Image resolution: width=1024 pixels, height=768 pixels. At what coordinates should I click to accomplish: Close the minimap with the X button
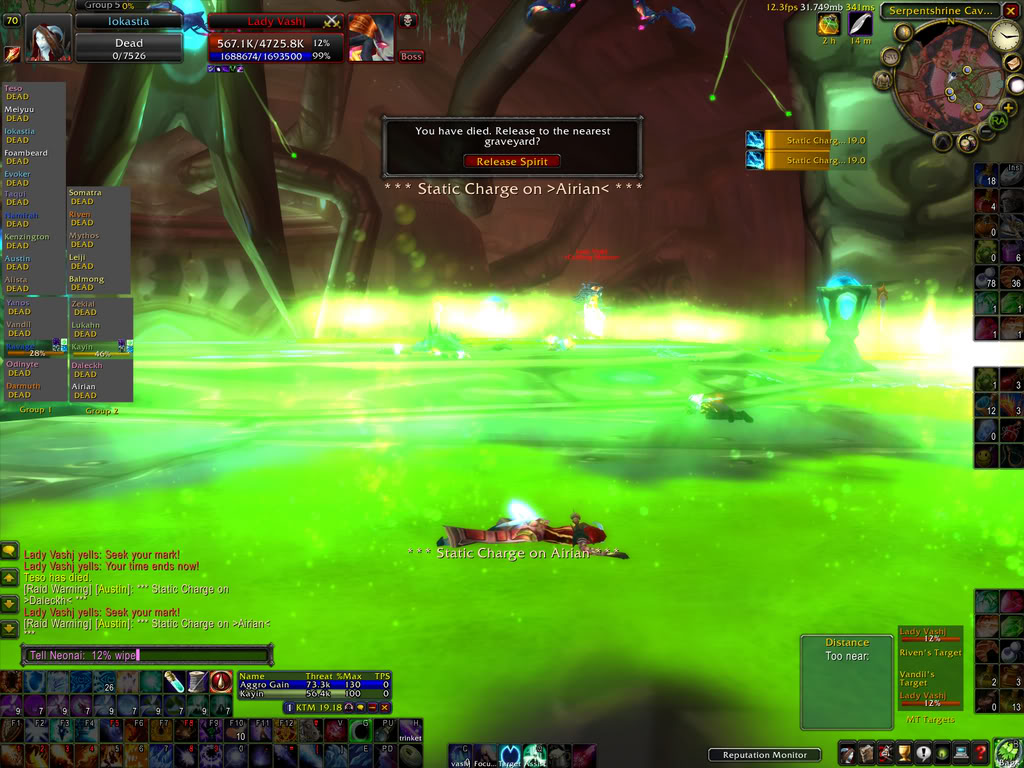click(1011, 11)
